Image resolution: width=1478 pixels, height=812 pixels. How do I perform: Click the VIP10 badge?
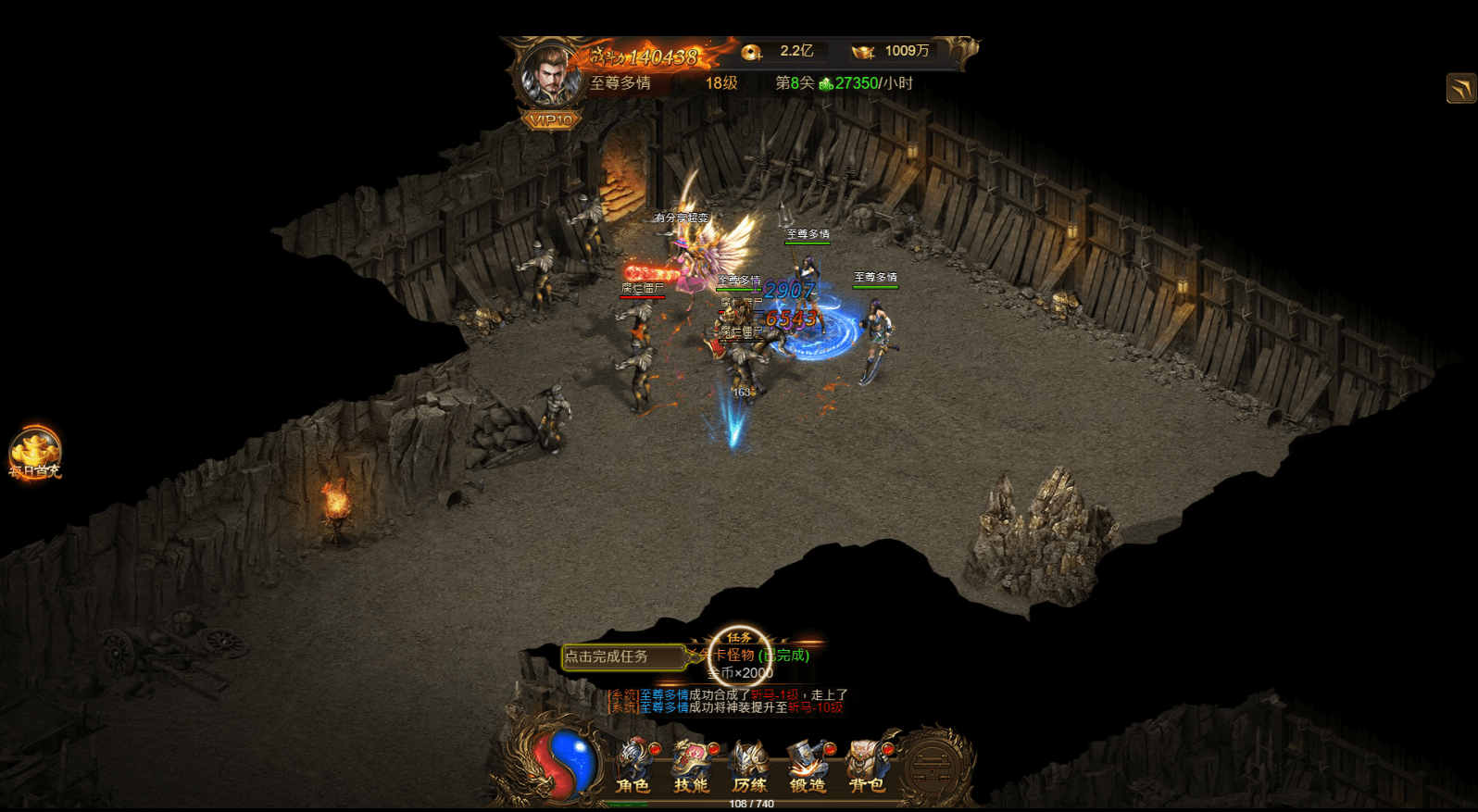pos(551,119)
